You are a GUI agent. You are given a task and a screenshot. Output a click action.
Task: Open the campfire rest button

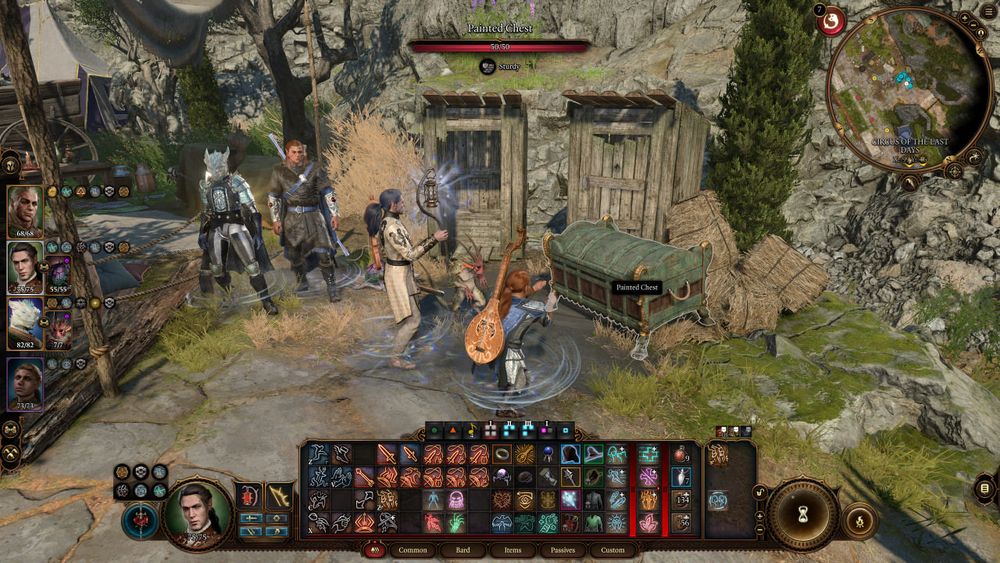859,519
